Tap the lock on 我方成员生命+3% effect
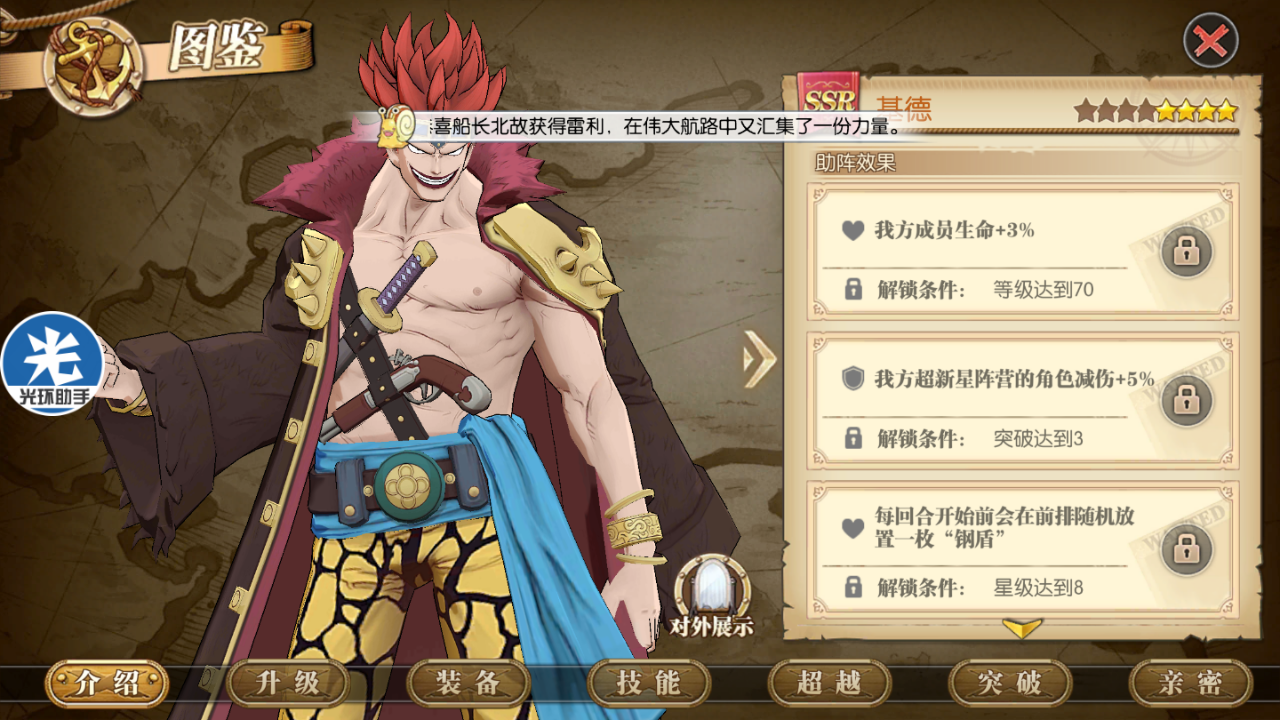The height and width of the screenshot is (720, 1280). pos(1186,251)
